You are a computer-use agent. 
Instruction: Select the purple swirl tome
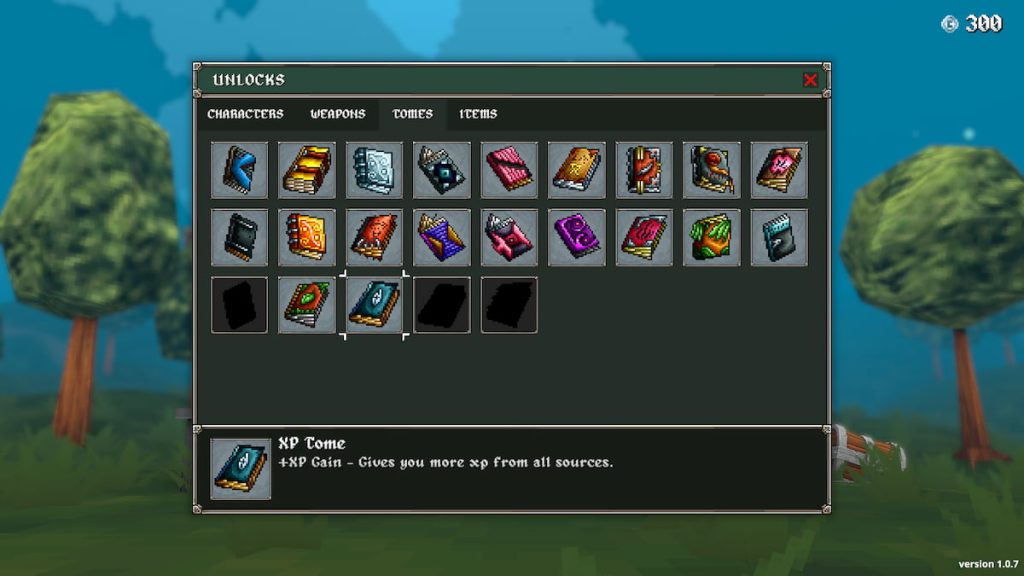[577, 238]
